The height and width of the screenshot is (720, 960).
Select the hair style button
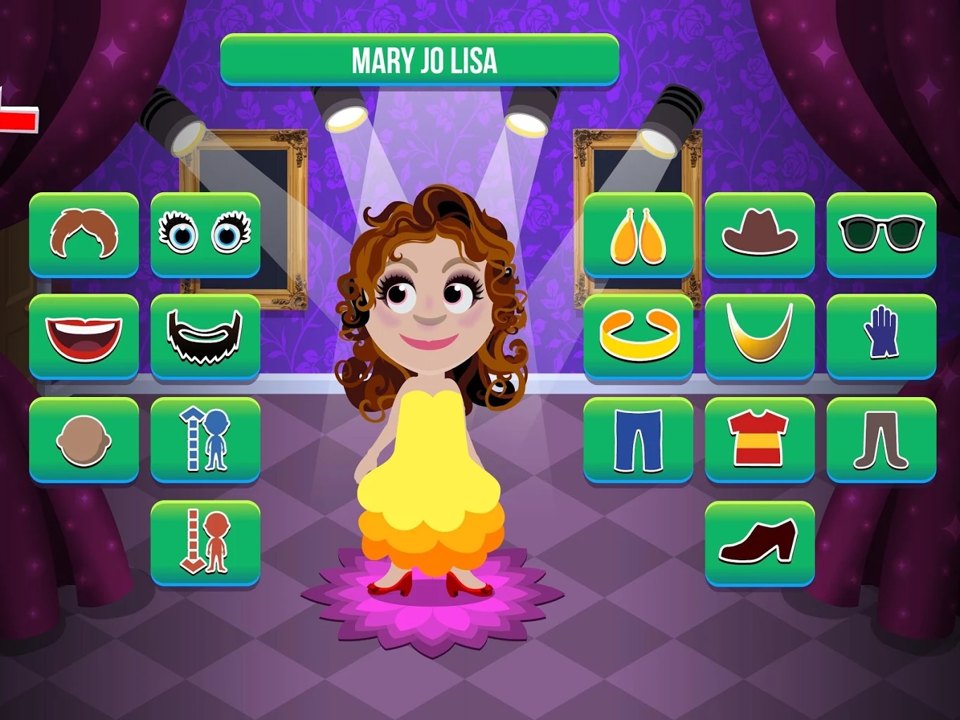tap(84, 234)
